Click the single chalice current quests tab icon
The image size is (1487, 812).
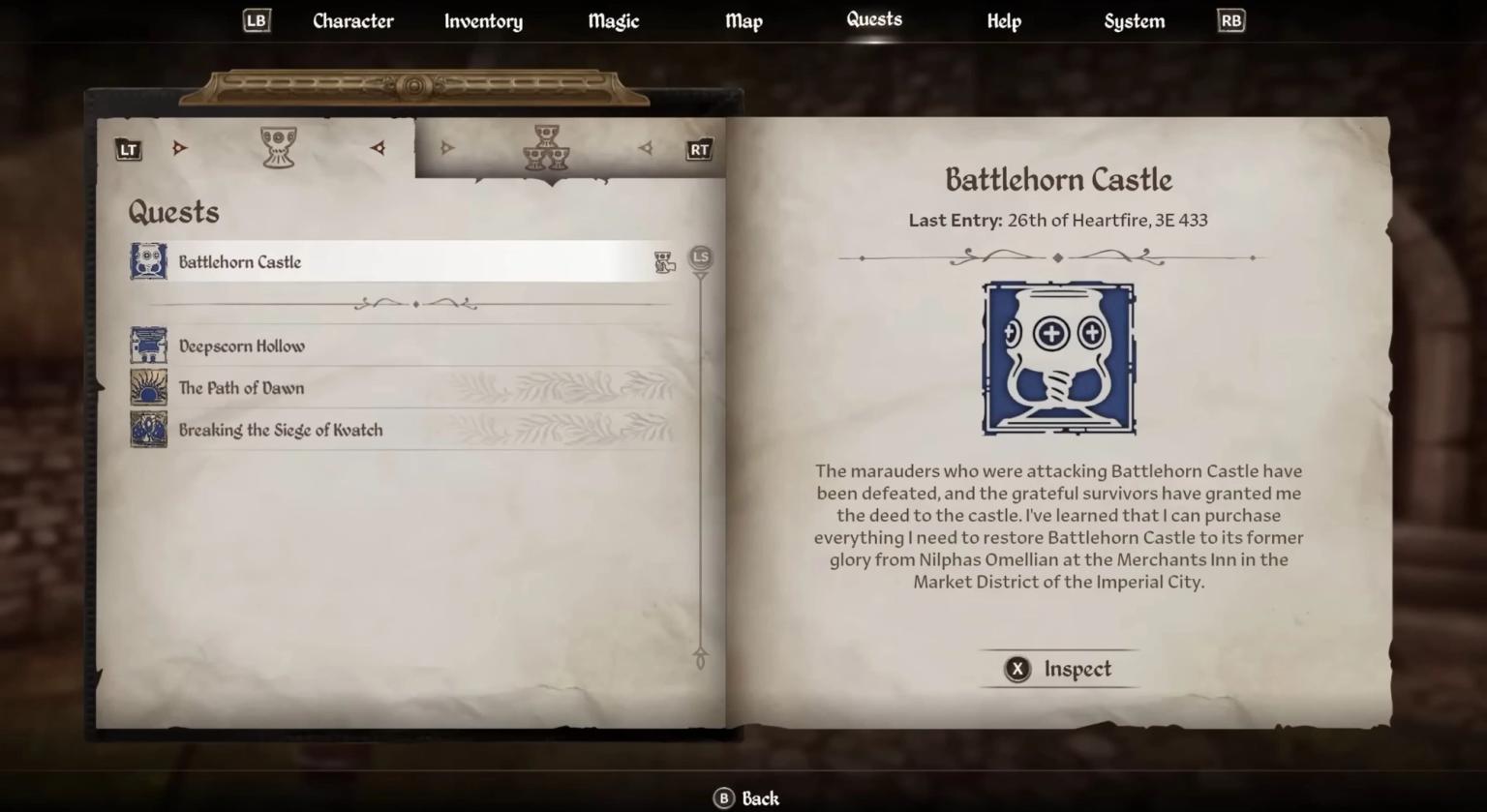pos(279,145)
